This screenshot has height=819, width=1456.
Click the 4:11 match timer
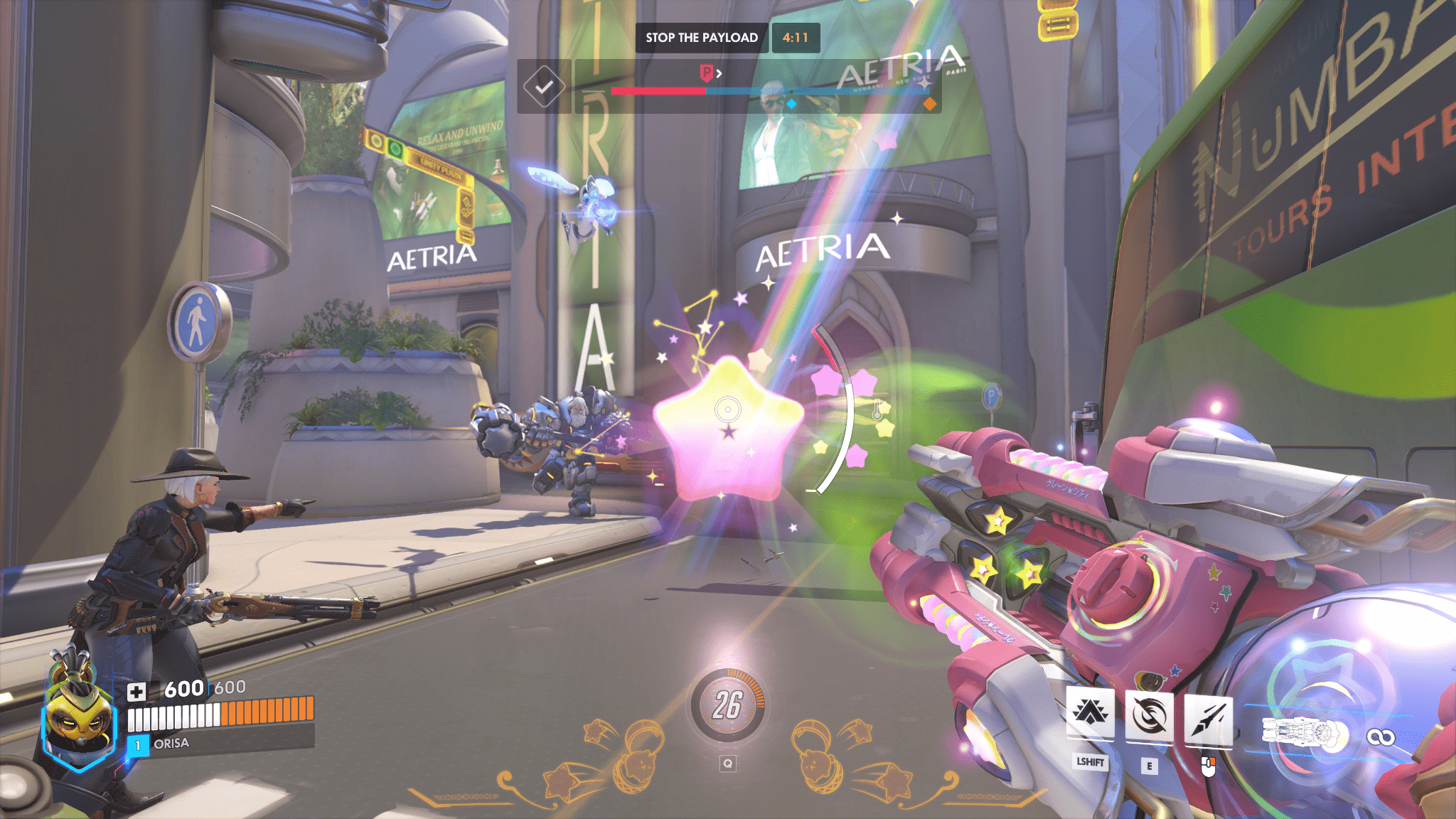coord(794,38)
